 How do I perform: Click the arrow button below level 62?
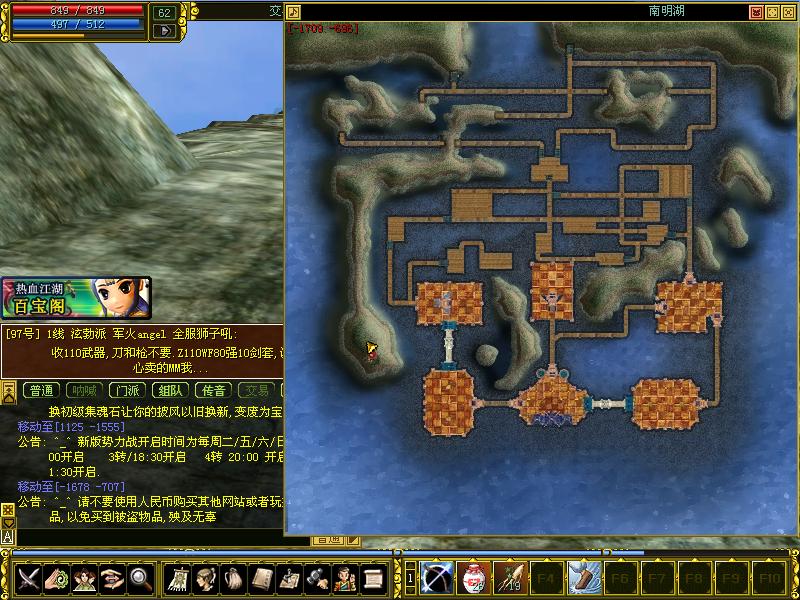[164, 31]
